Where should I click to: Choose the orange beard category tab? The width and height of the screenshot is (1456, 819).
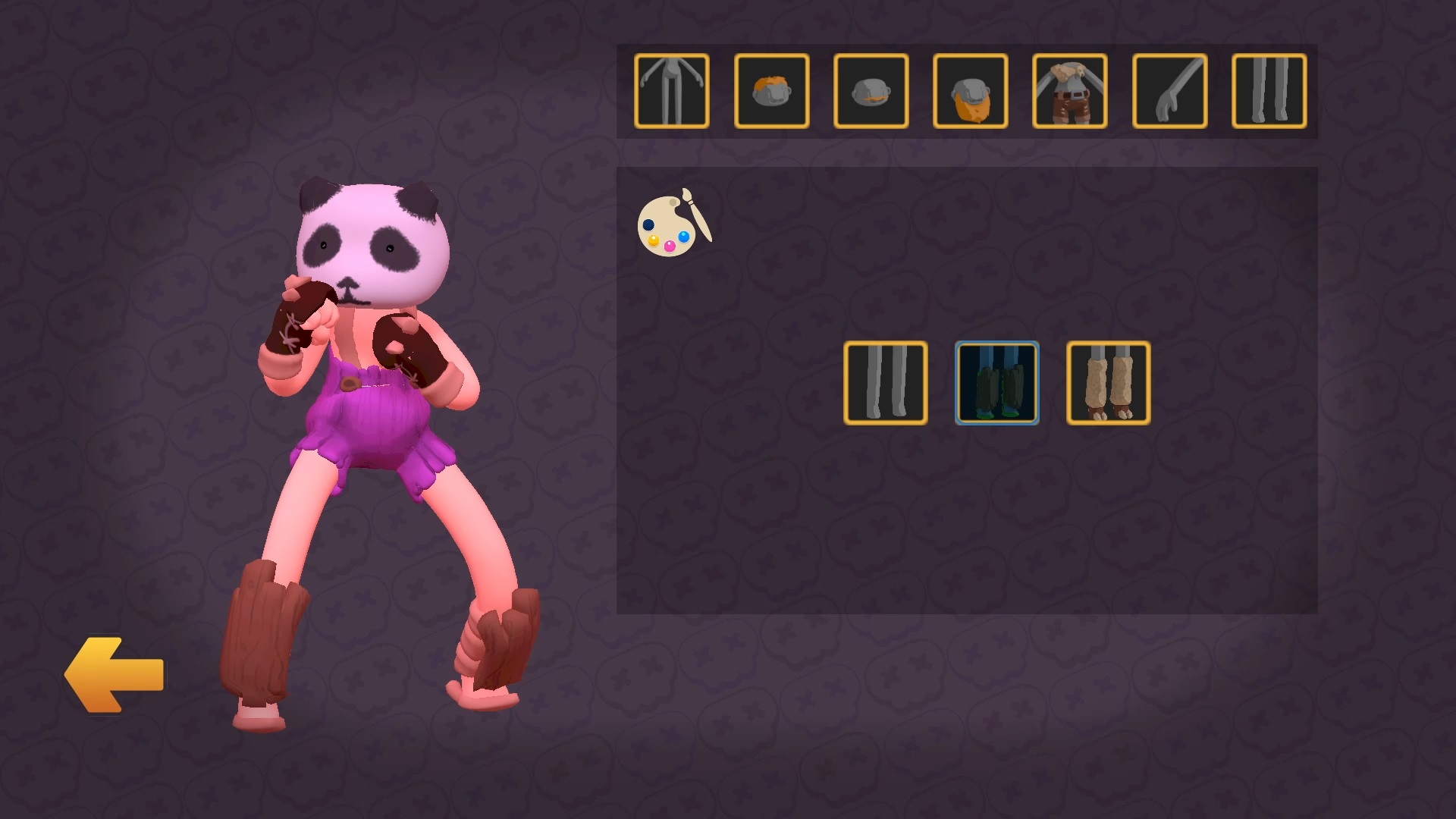coord(970,91)
